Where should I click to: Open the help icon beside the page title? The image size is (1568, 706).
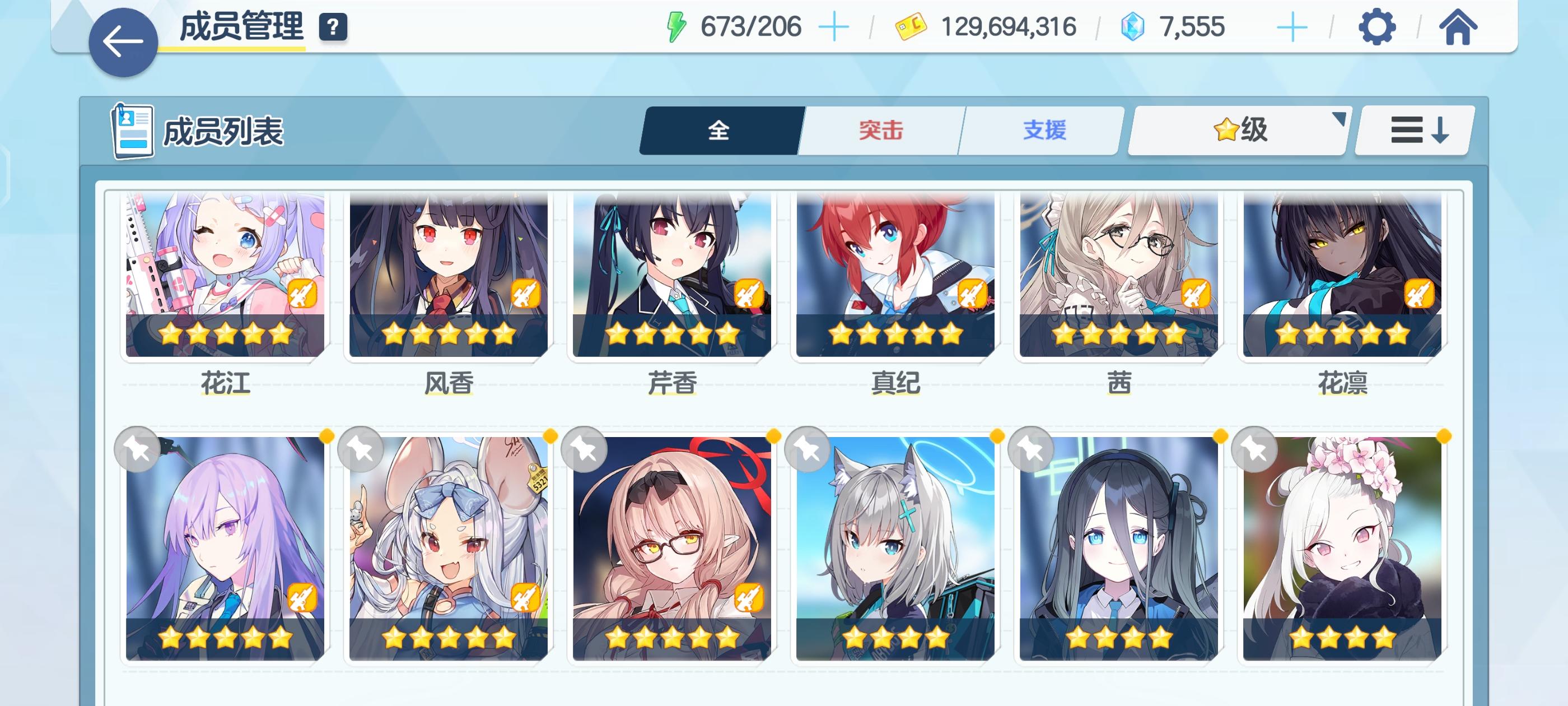pos(332,26)
